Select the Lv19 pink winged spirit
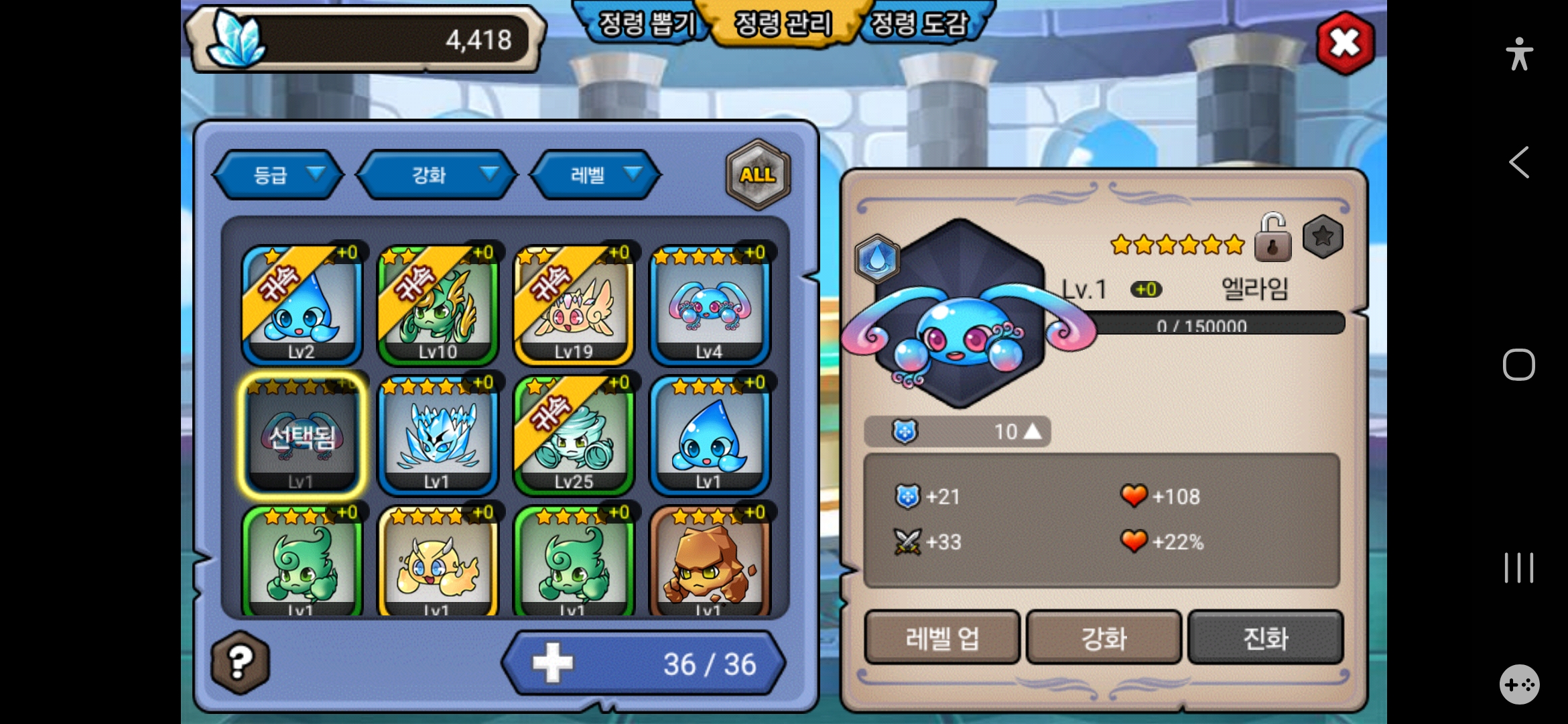This screenshot has height=724, width=1568. pyautogui.click(x=574, y=305)
